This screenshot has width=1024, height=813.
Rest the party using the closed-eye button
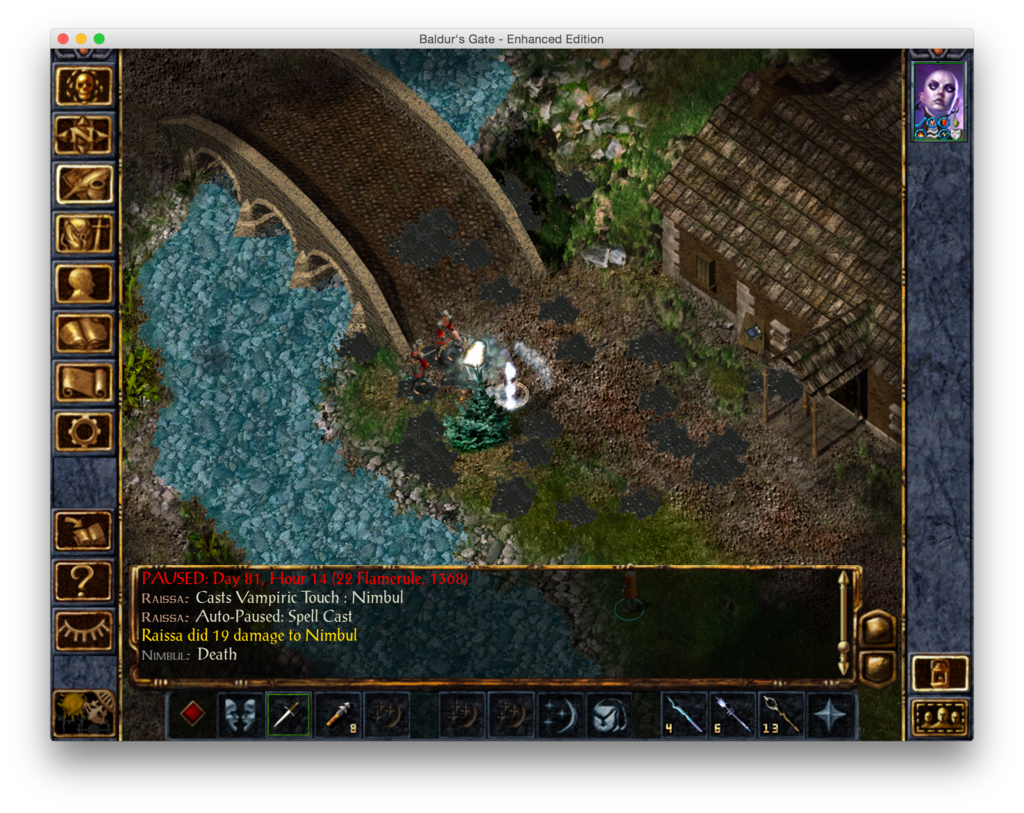pos(83,630)
